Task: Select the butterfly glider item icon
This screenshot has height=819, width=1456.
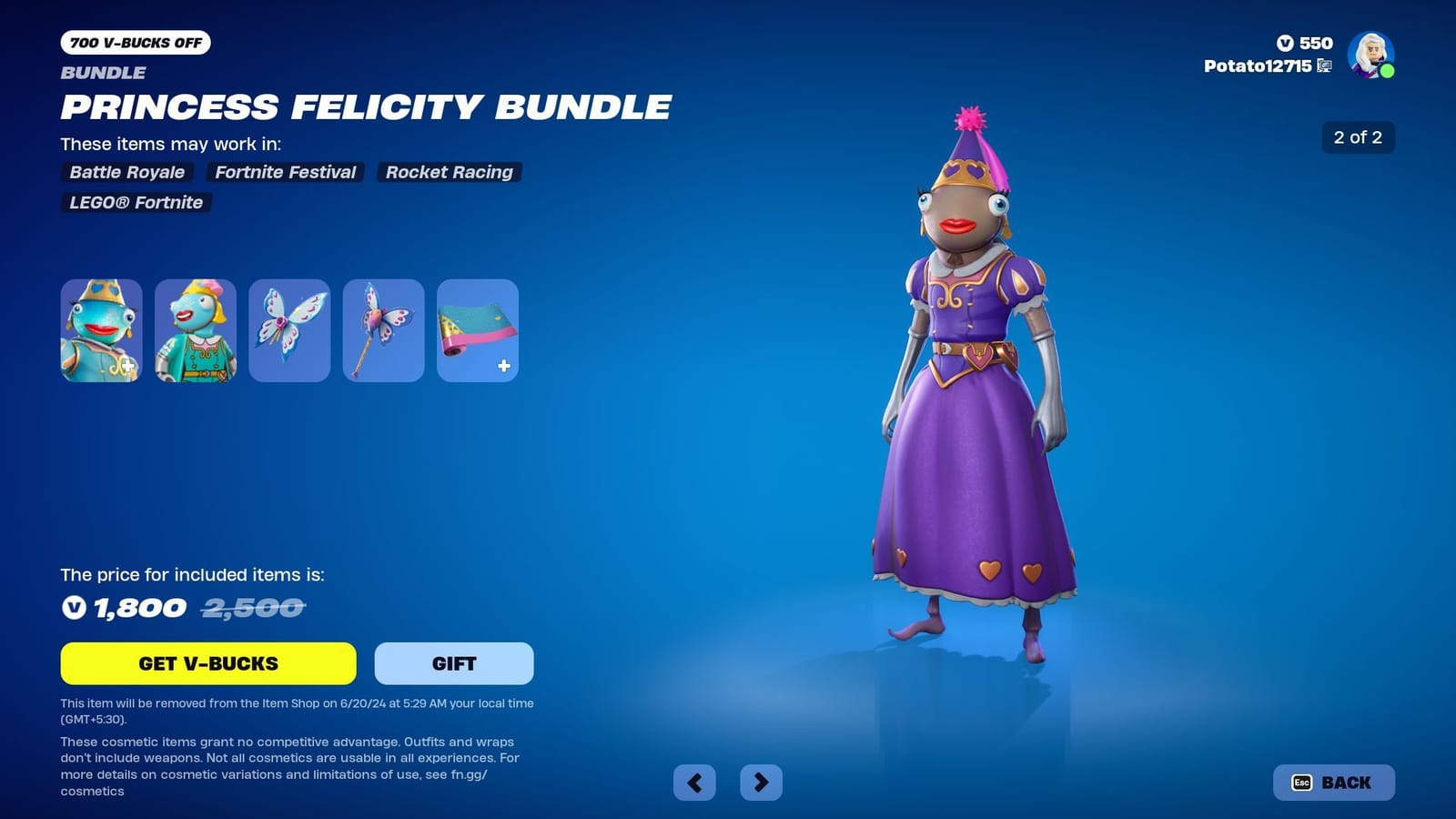Action: tap(288, 329)
